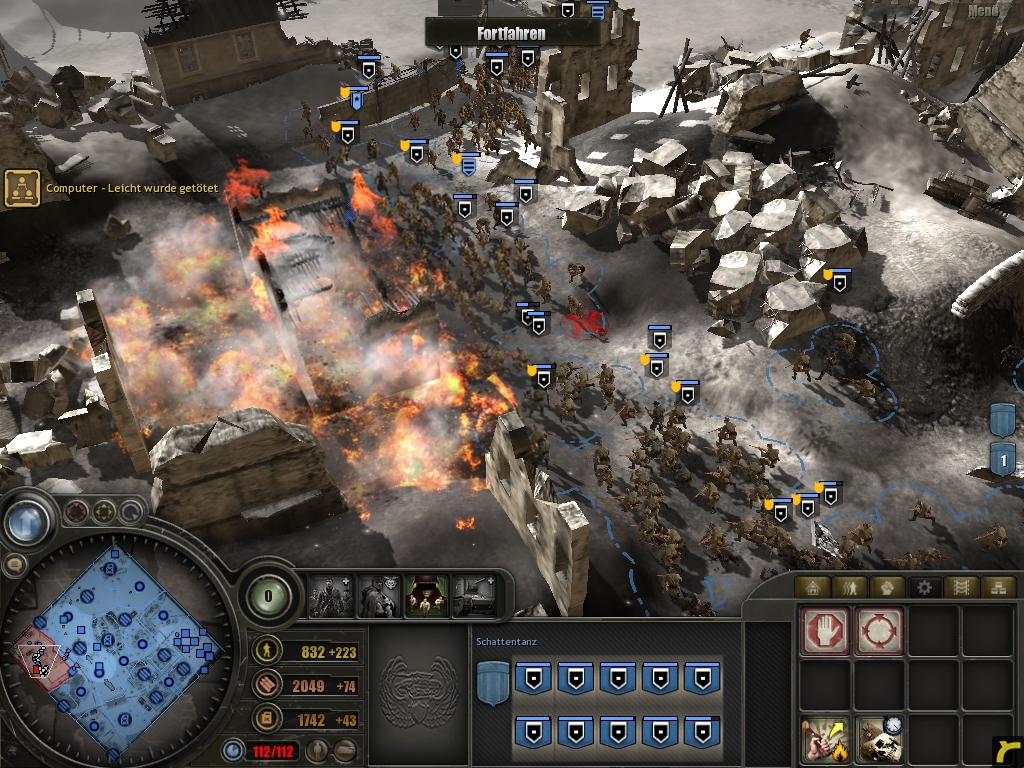Call in the tank reinforcement icon
The image size is (1024, 768).
474,596
